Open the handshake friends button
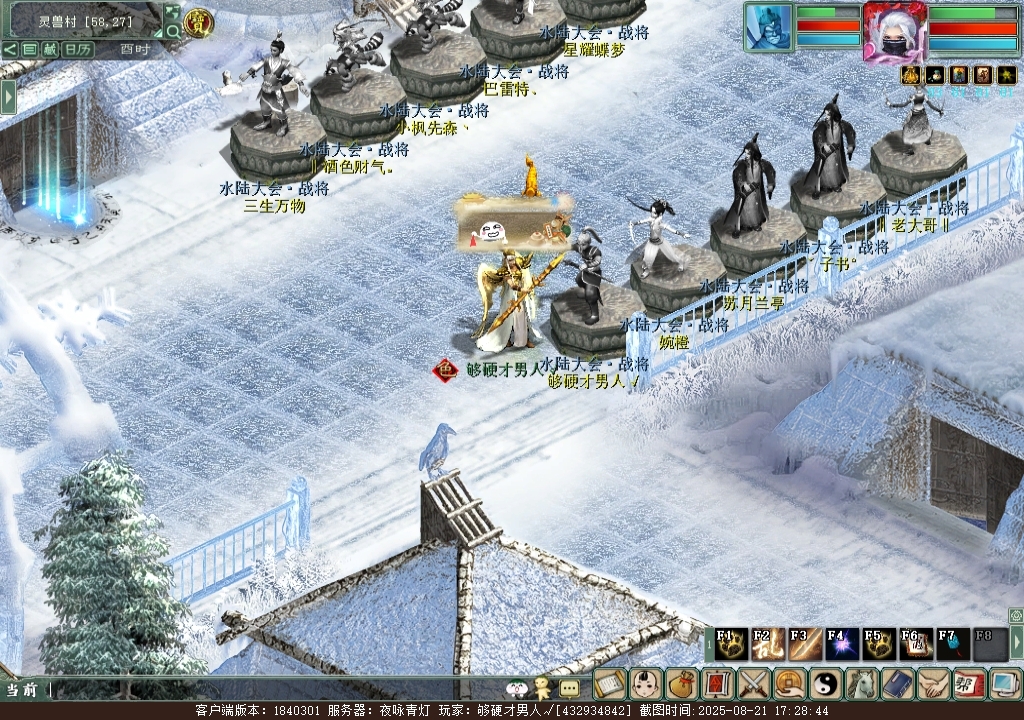Screen dimensions: 1024x720 pyautogui.click(x=933, y=684)
